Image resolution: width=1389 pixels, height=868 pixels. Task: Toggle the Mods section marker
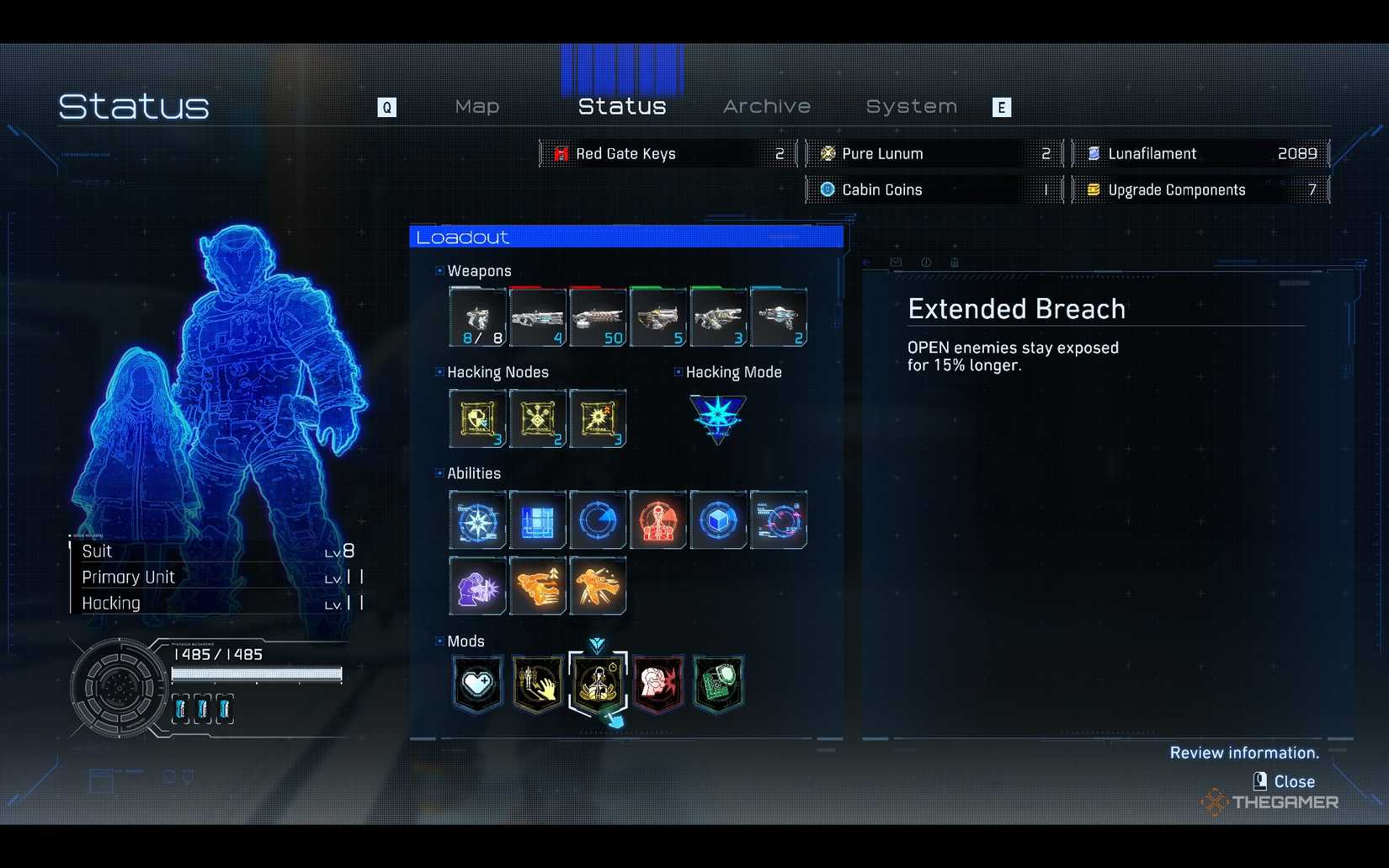pyautogui.click(x=439, y=640)
